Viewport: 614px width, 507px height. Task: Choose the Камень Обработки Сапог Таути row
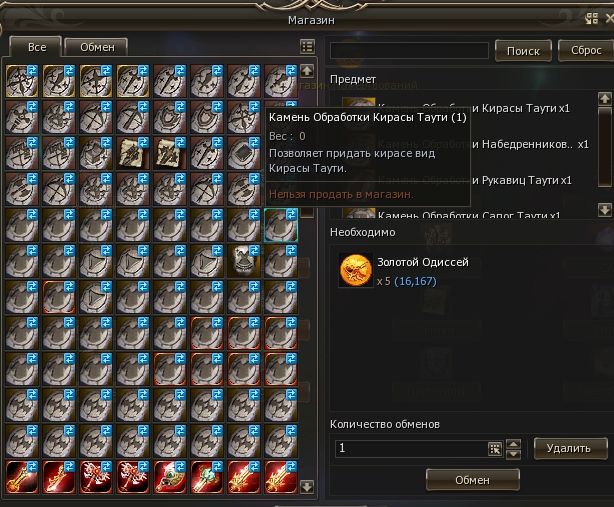(x=470, y=214)
